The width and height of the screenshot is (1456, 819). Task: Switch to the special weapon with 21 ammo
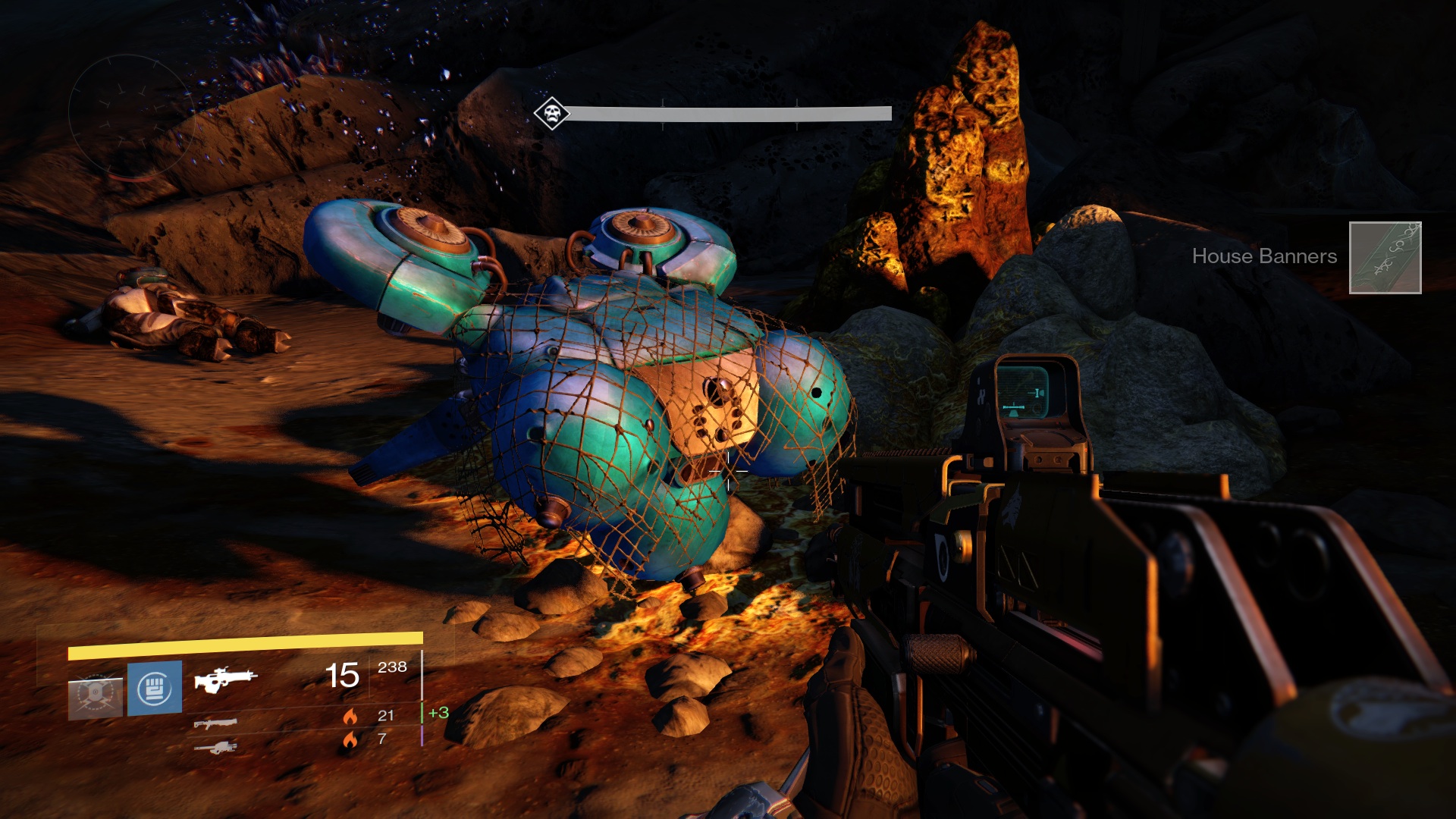coord(215,723)
